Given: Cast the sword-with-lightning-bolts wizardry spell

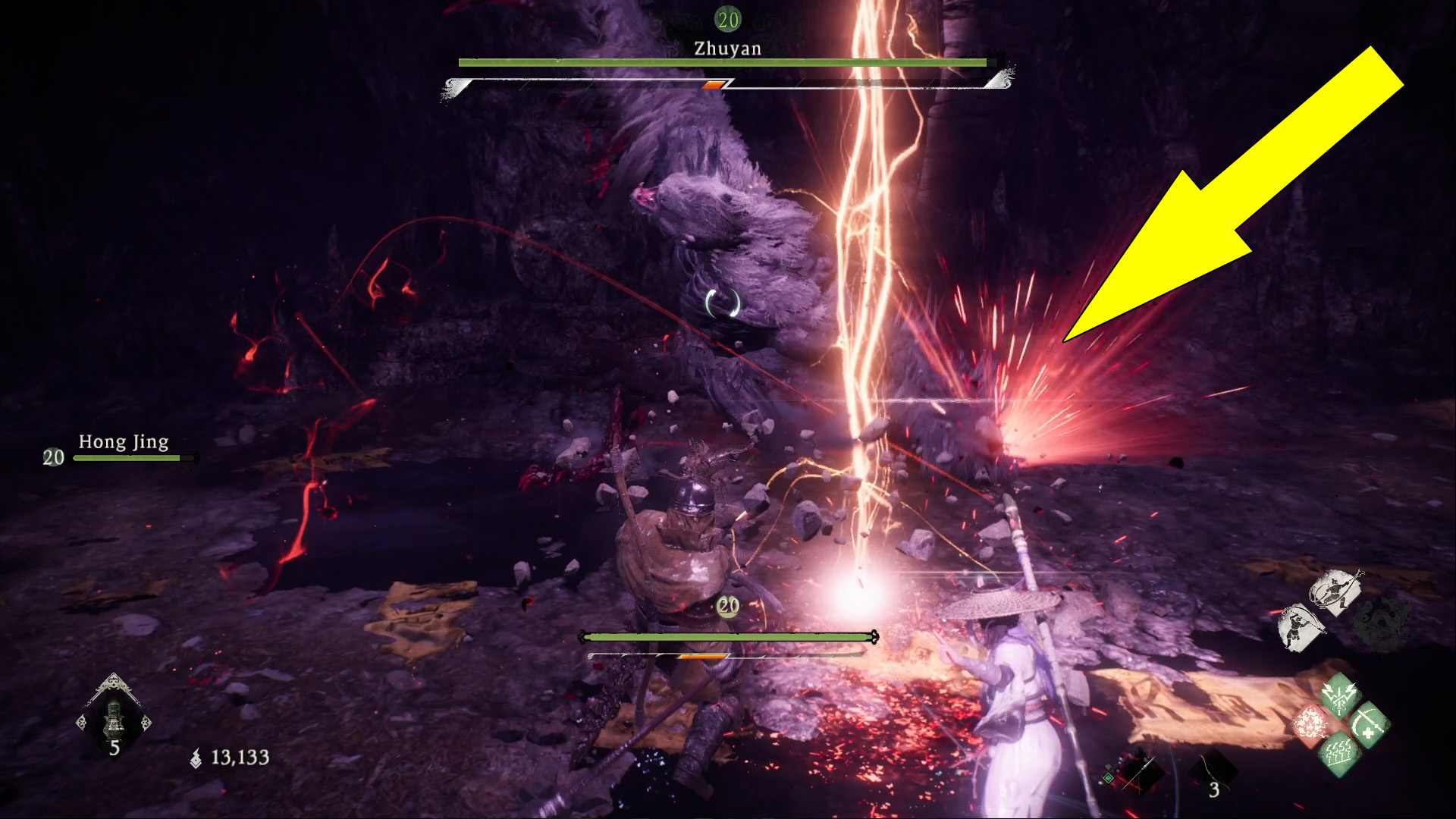Looking at the screenshot, I should pos(1340,695).
